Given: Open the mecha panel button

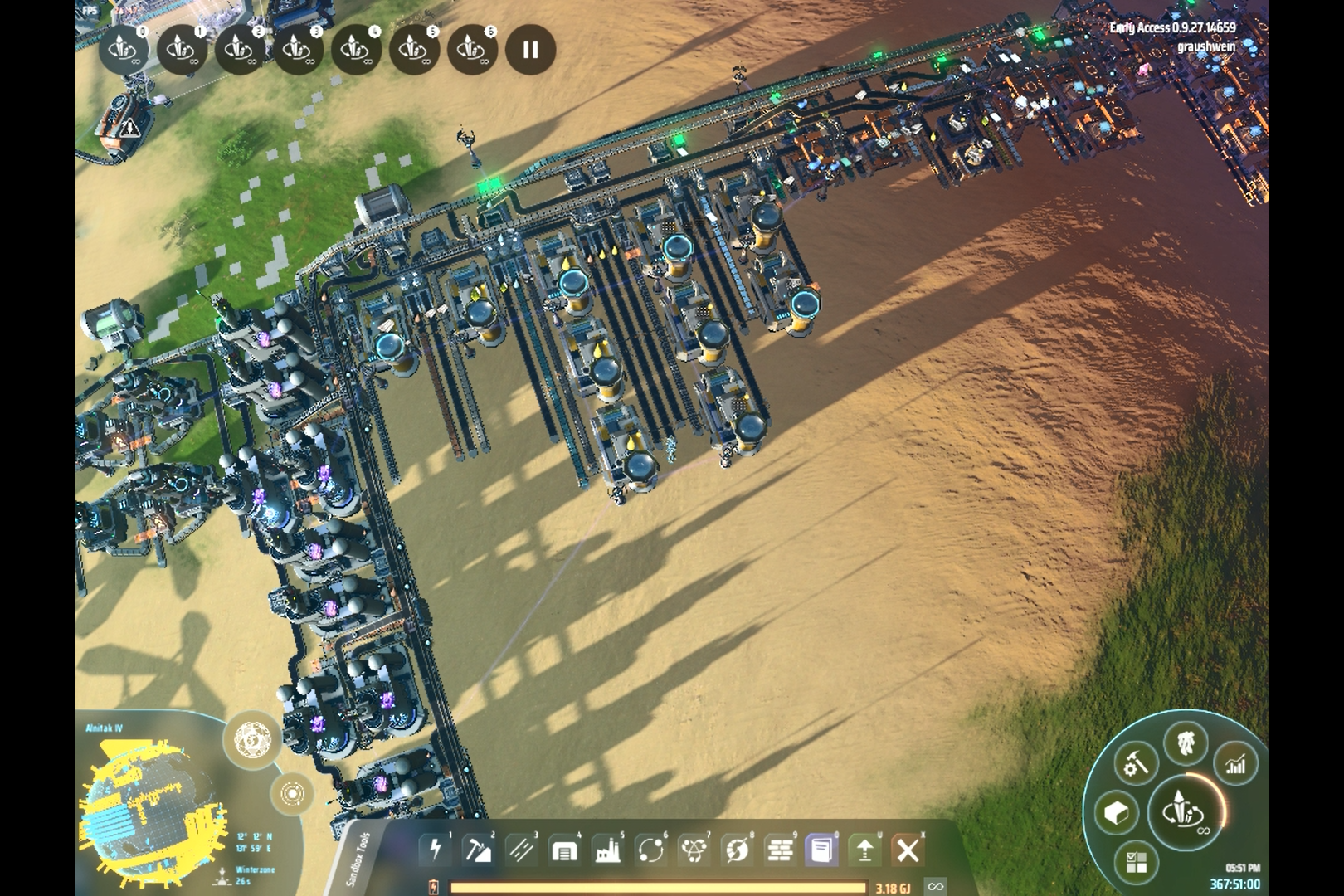Looking at the screenshot, I should tap(1185, 742).
